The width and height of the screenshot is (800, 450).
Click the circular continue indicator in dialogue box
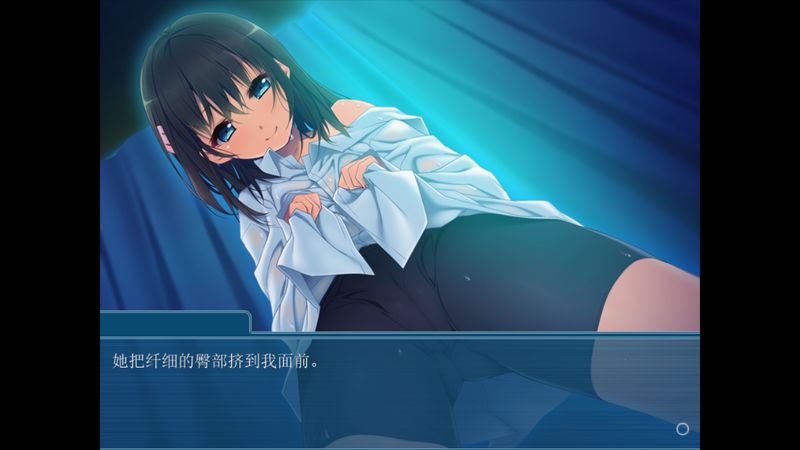pyautogui.click(x=682, y=428)
